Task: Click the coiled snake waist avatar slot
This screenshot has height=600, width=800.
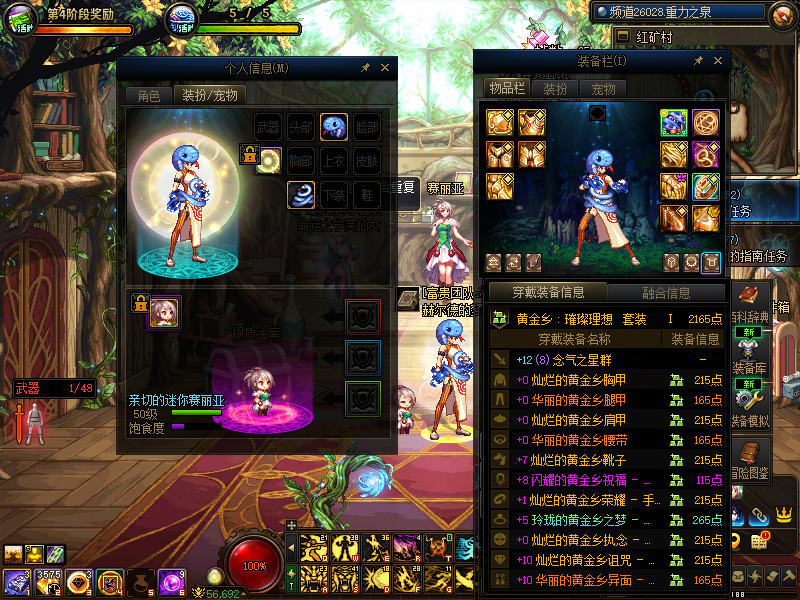Action: click(301, 194)
